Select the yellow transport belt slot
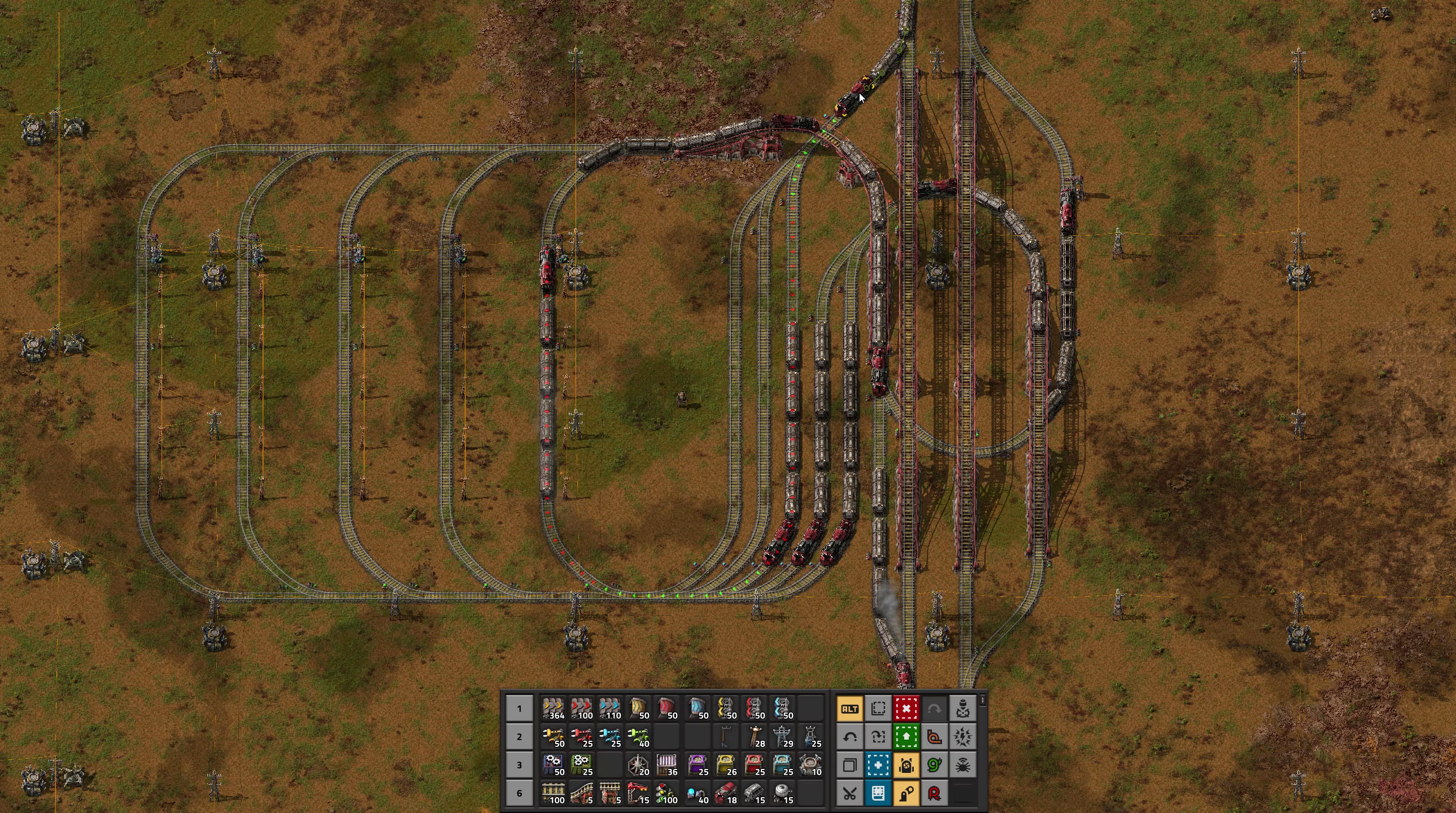The width and height of the screenshot is (1456, 813). point(553,709)
